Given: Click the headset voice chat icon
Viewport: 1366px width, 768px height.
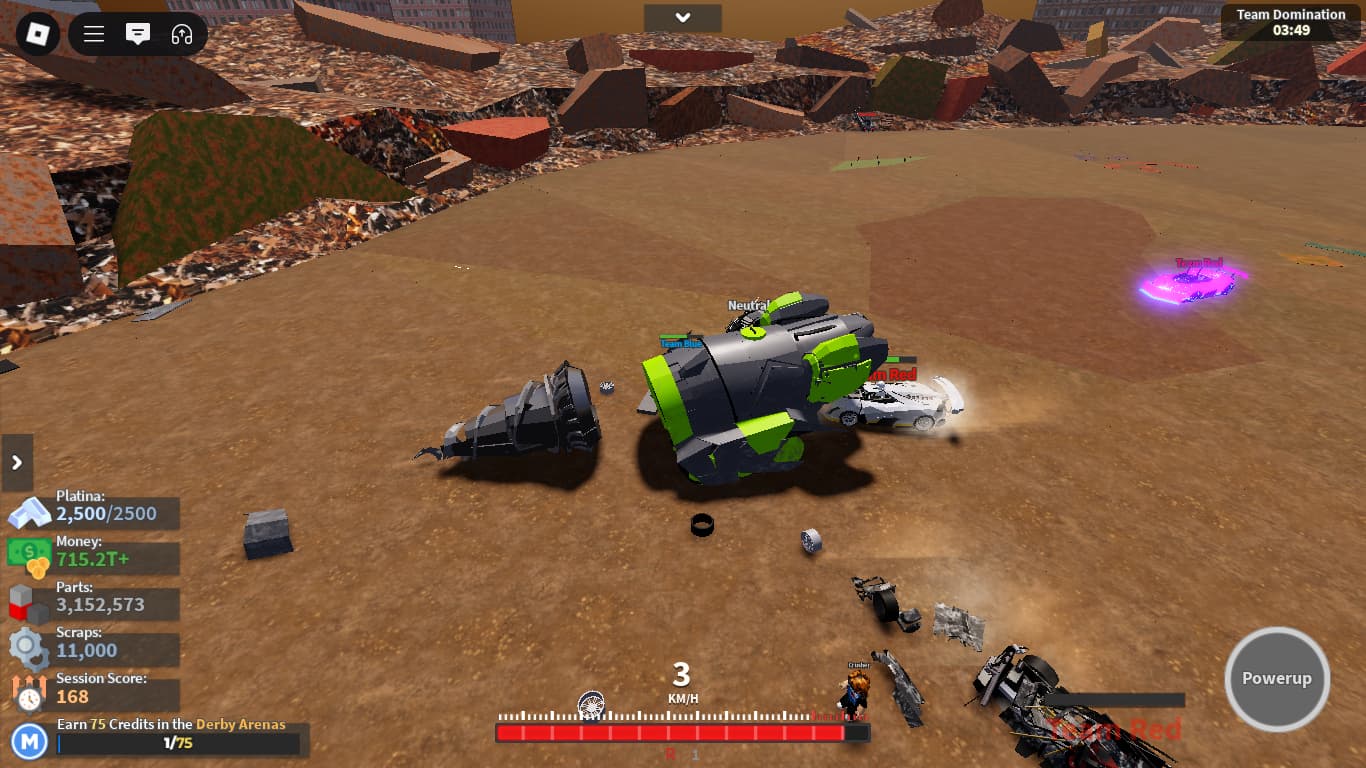Looking at the screenshot, I should 182,34.
